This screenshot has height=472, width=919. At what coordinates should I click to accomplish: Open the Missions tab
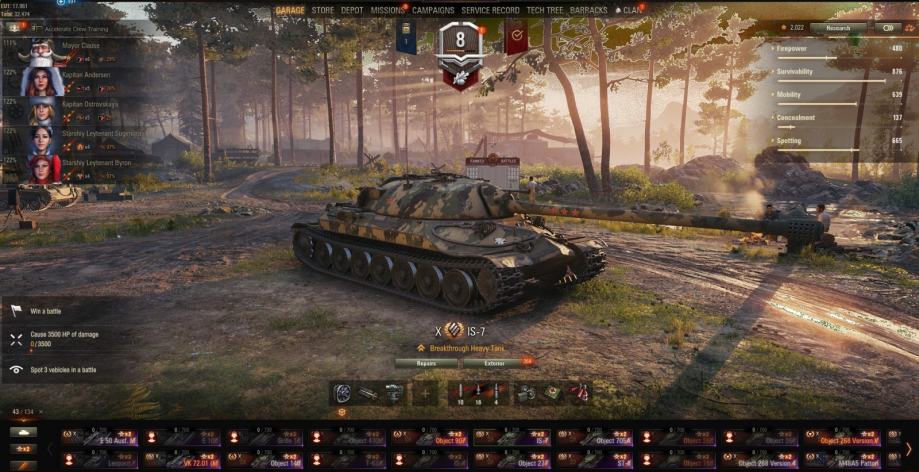[387, 10]
